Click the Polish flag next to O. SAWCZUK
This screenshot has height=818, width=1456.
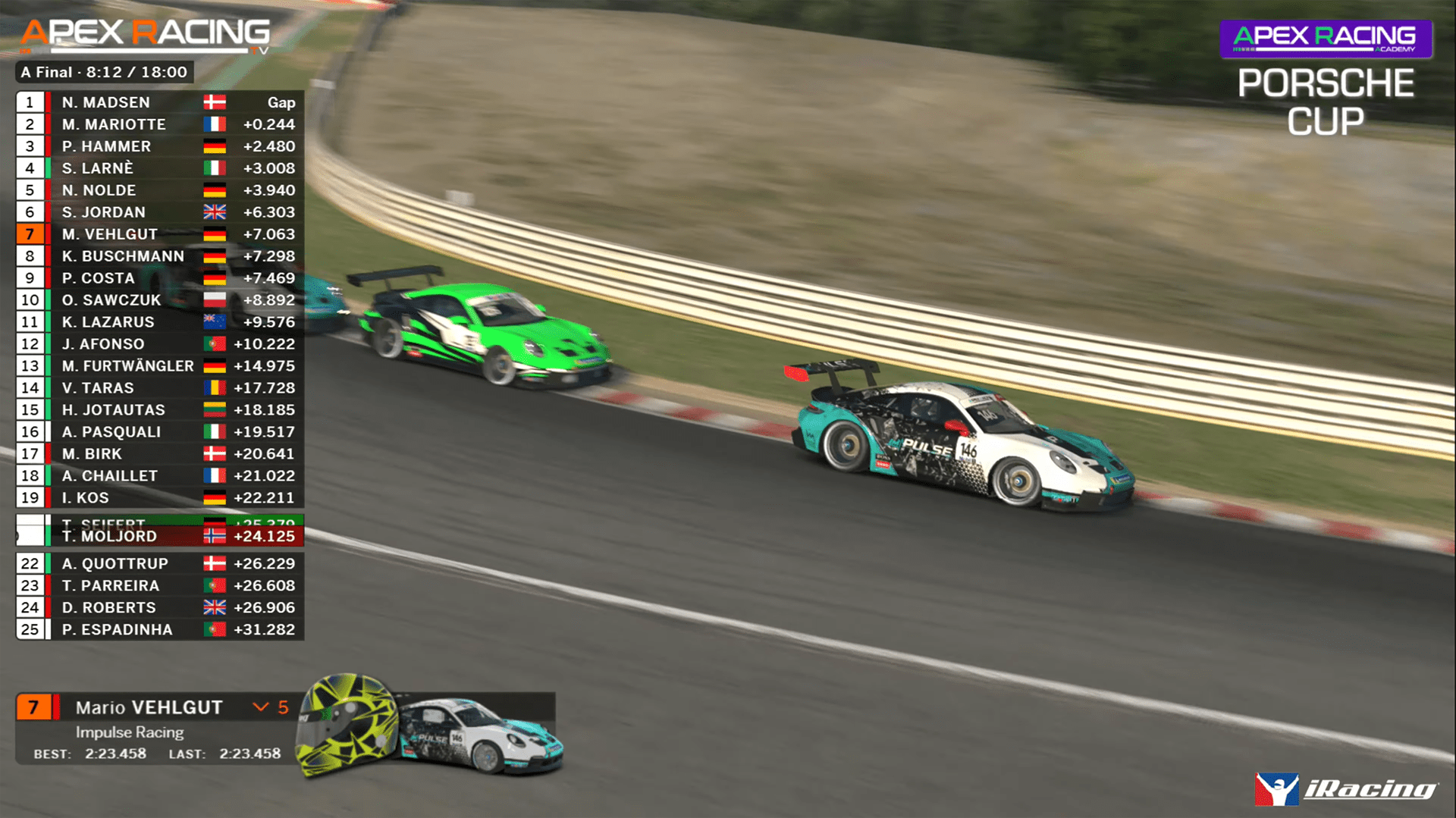215,299
